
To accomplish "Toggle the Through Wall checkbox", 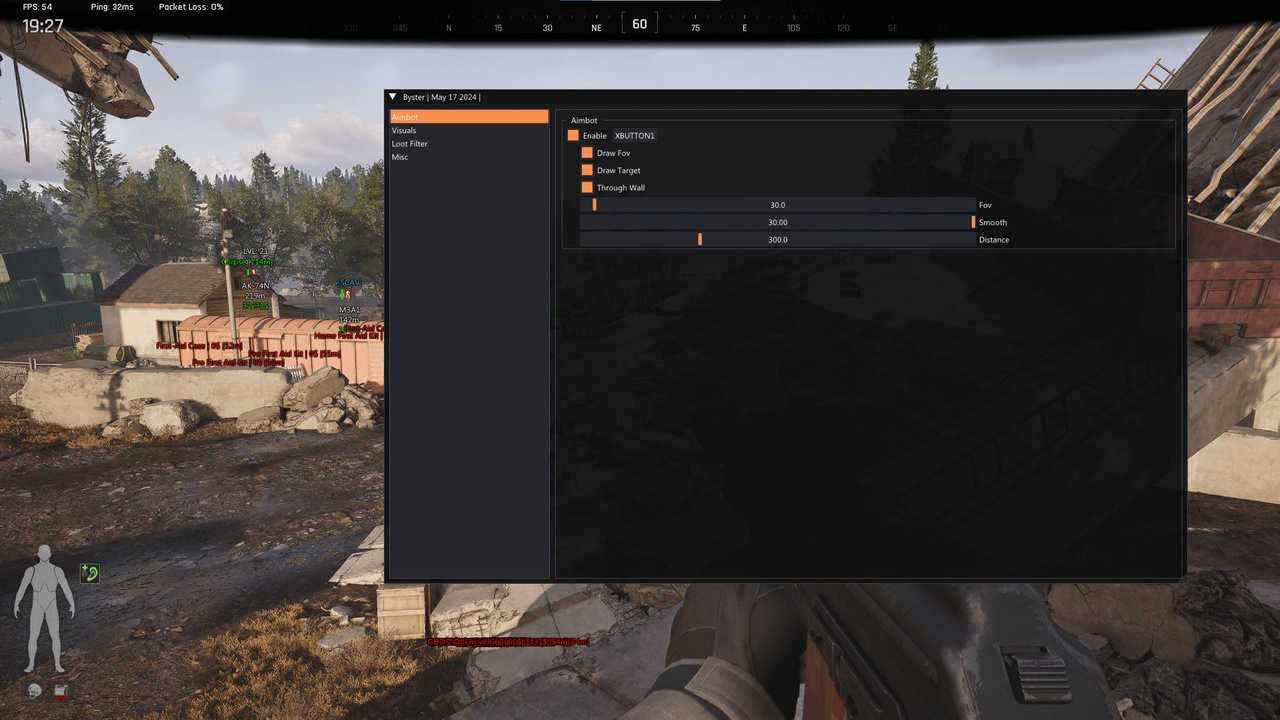I will coord(587,187).
